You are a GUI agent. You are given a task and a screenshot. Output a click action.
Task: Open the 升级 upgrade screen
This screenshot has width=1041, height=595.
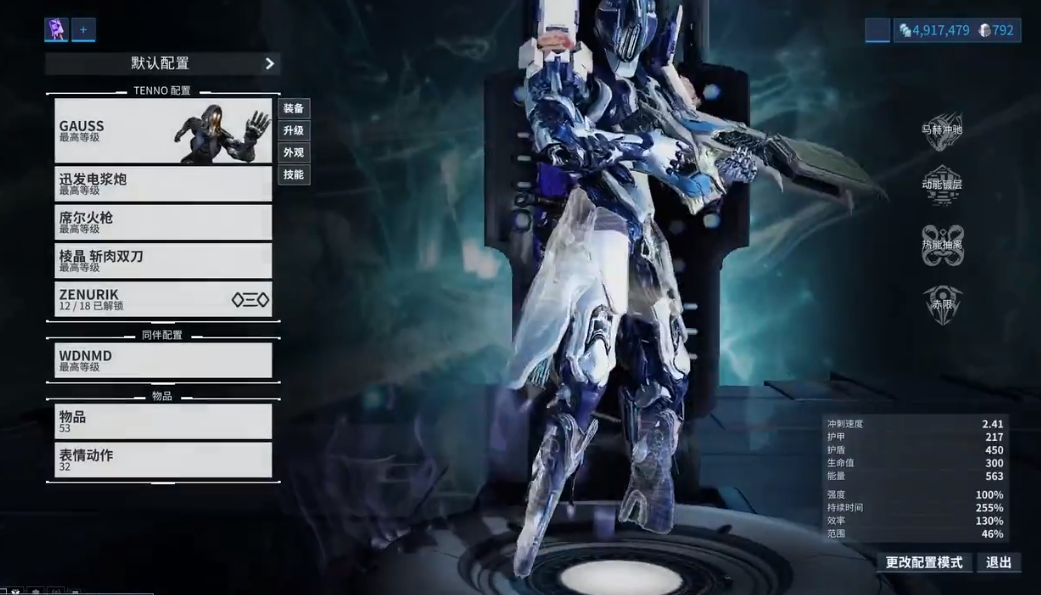click(293, 131)
